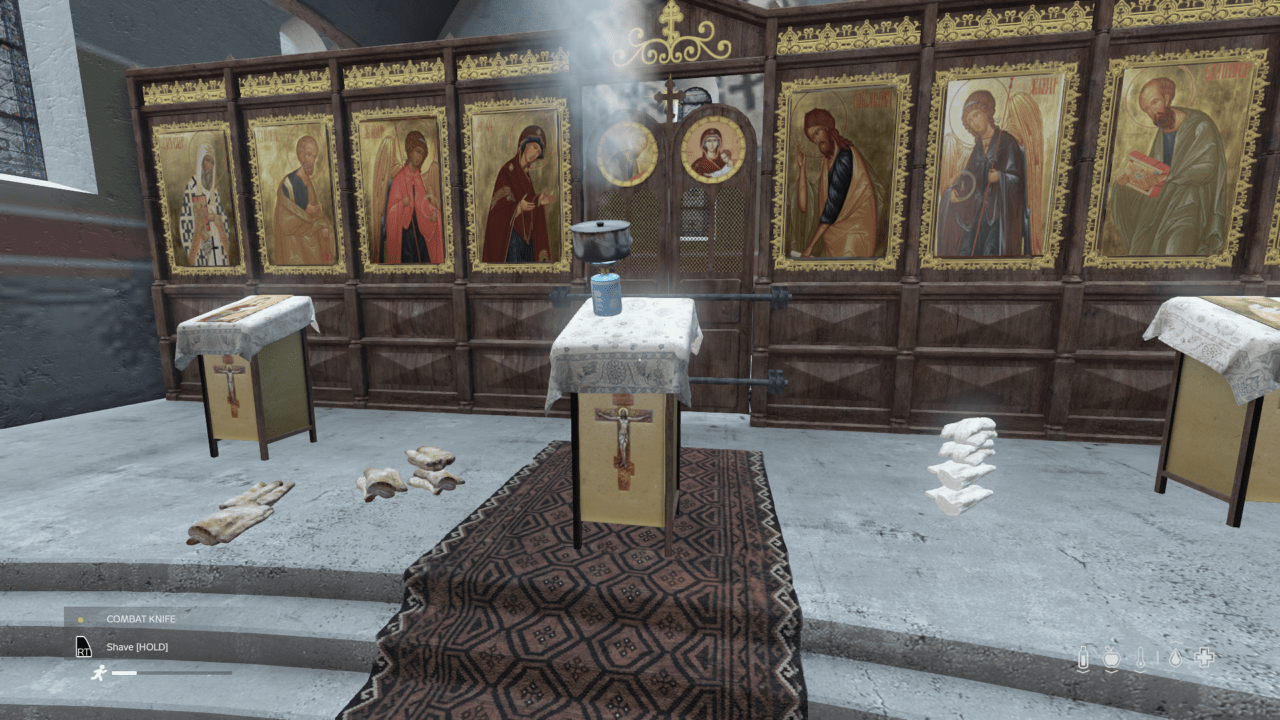
Task: Click the rising arrow above the blood drop
Action: pyautogui.click(x=1174, y=642)
